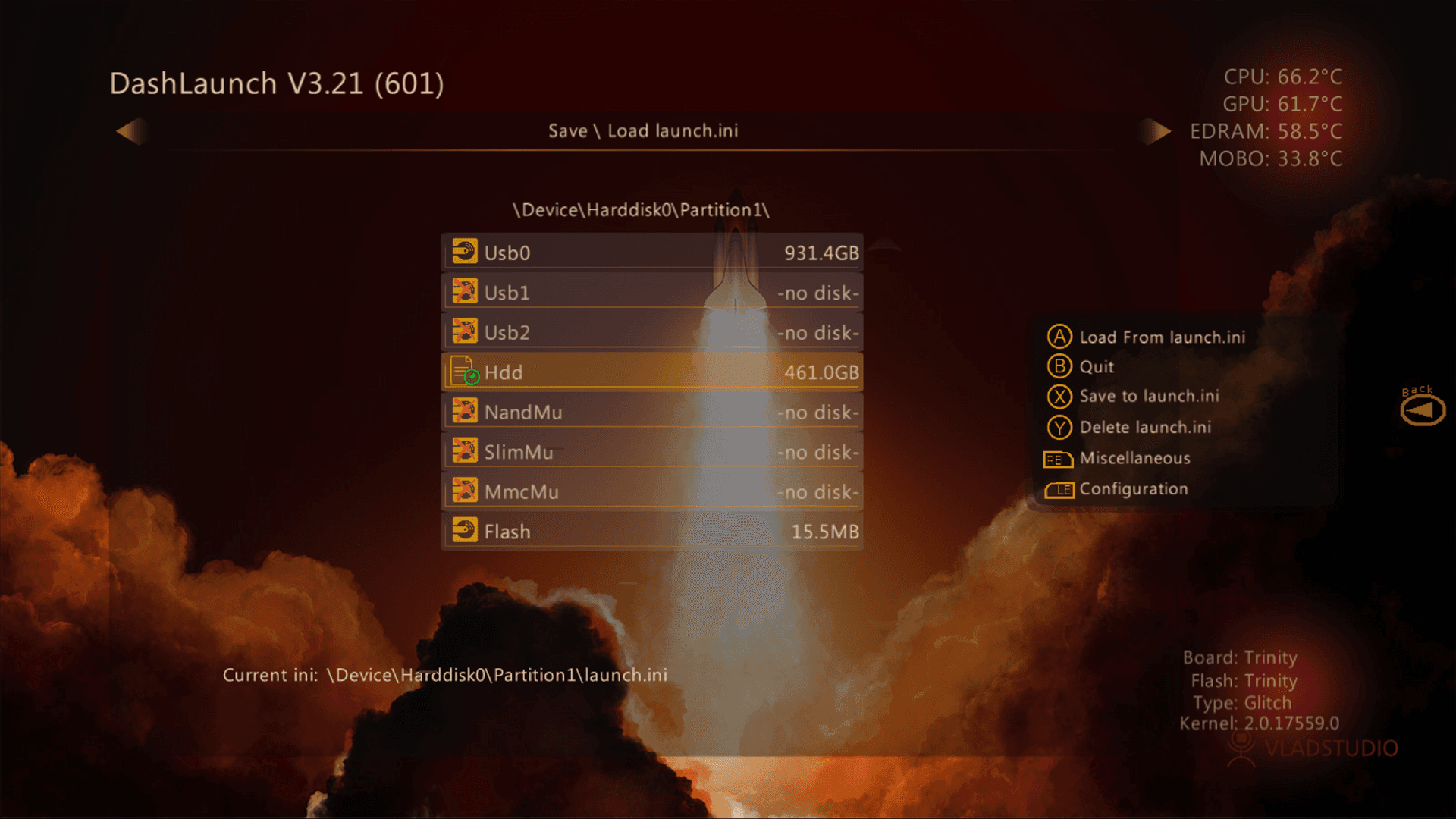The width and height of the screenshot is (1456, 819).
Task: Click the Back arrow icon
Action: point(1423,410)
